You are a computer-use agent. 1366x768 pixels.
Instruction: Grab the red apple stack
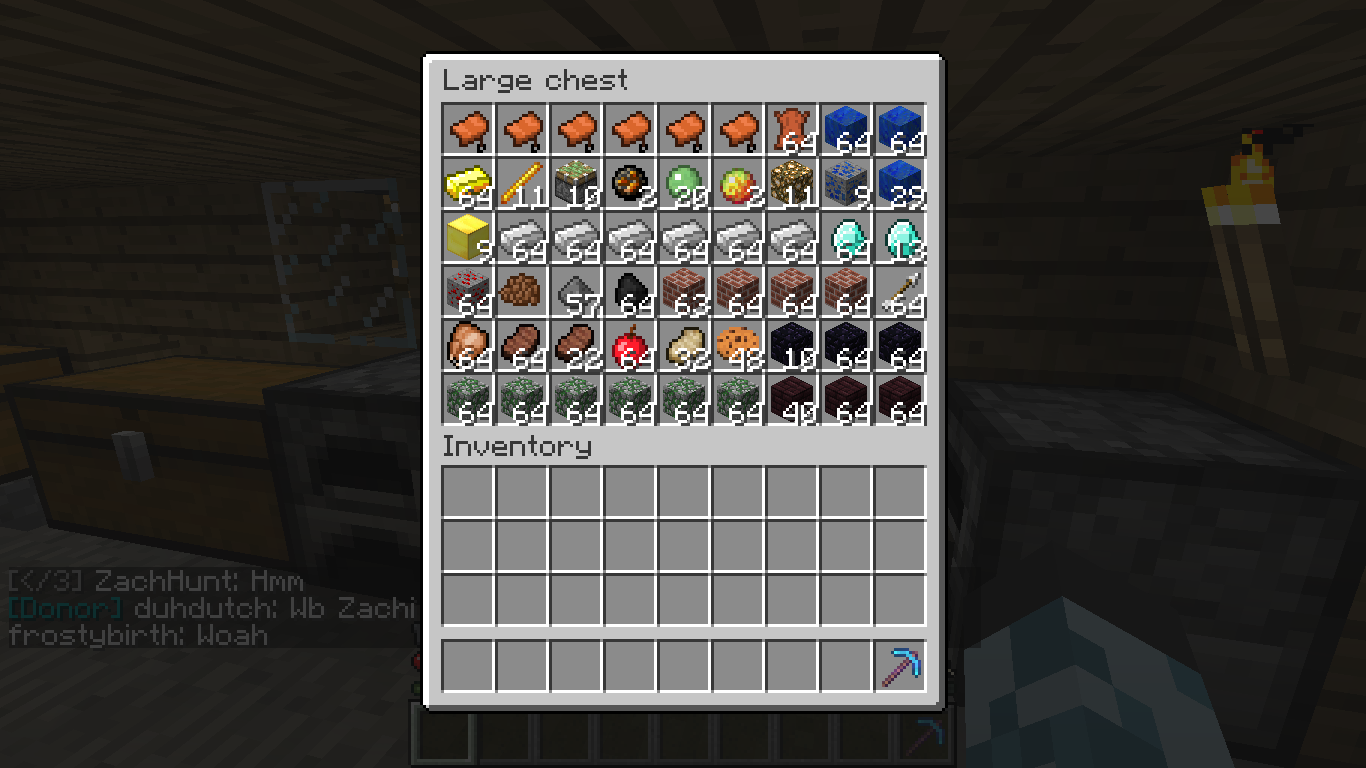pyautogui.click(x=630, y=345)
